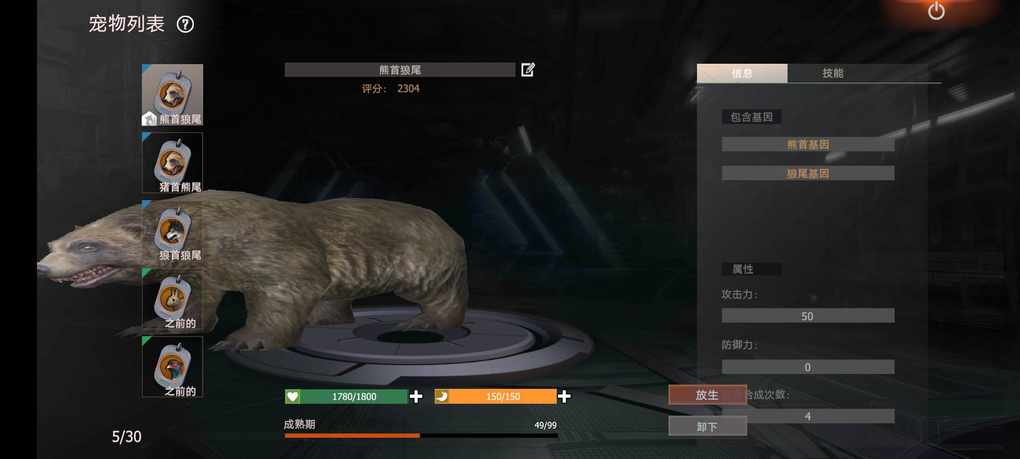Select the 熊首狼尾 pet thumbnail

pos(173,95)
